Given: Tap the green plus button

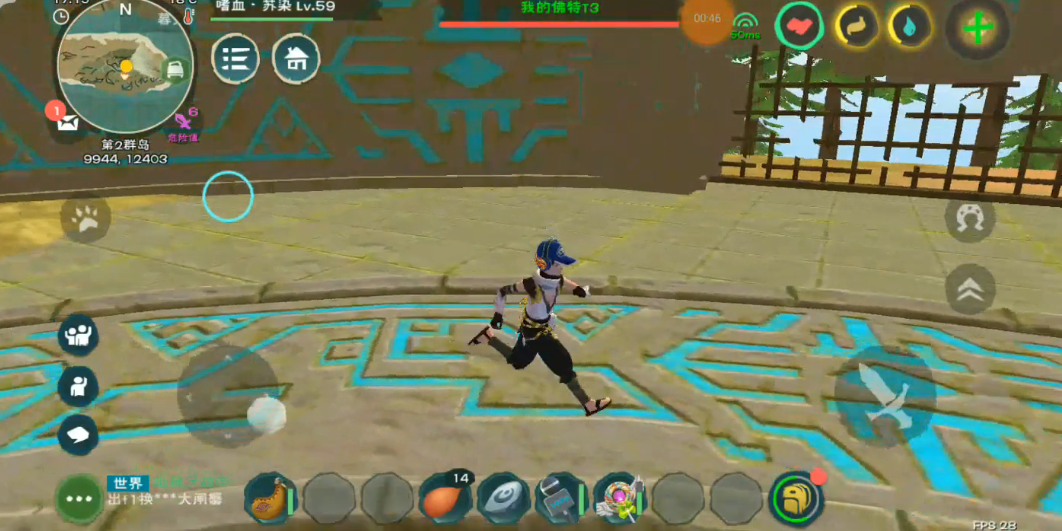Looking at the screenshot, I should tap(977, 29).
